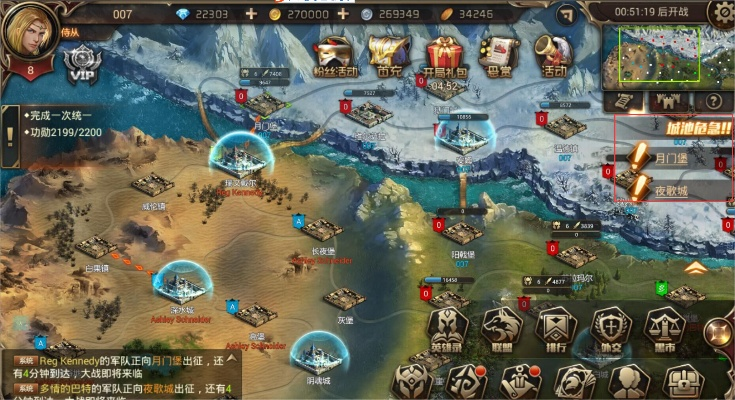Open the VIP badge
735x400 pixels.
(x=81, y=66)
